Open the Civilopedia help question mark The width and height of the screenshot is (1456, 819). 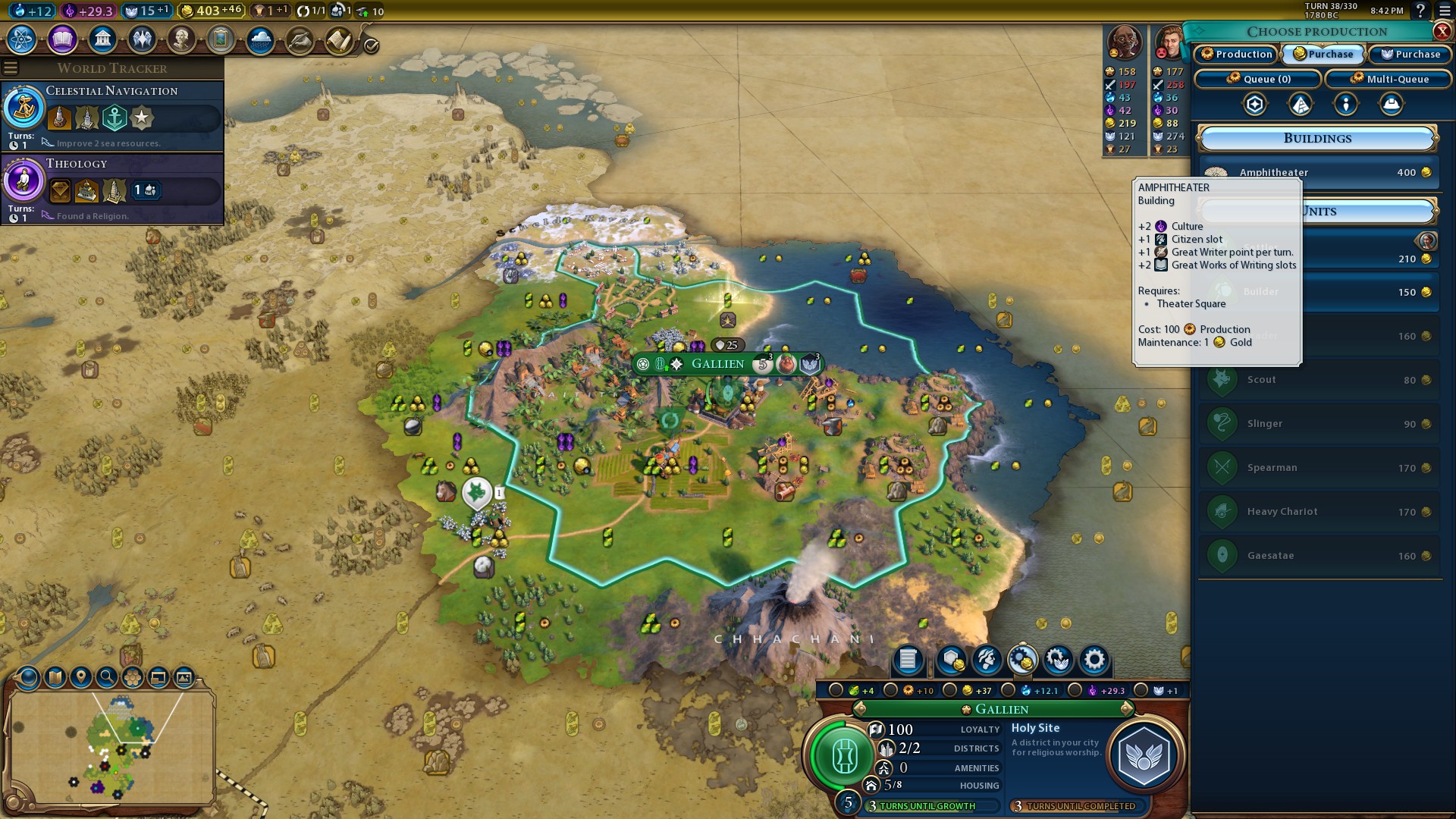1420,11
